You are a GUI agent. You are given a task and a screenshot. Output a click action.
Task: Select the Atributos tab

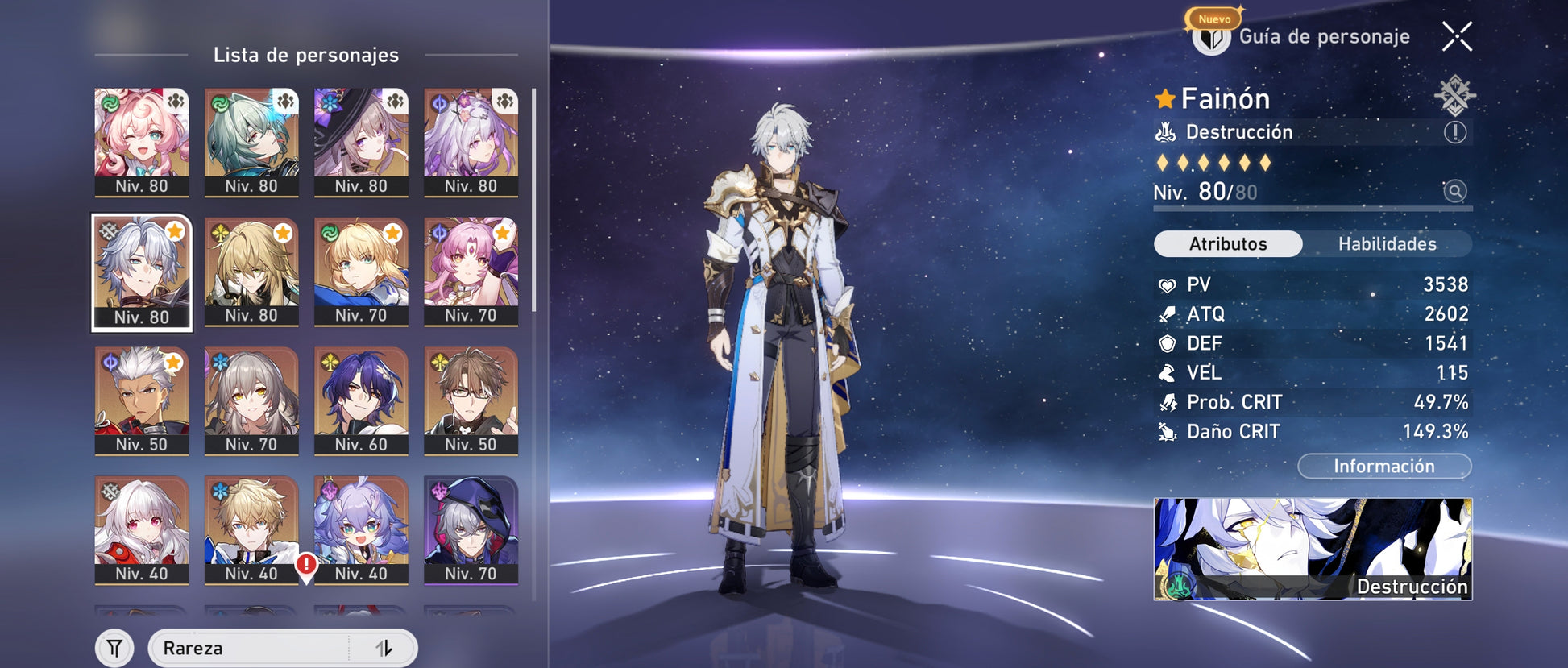[x=1228, y=243]
